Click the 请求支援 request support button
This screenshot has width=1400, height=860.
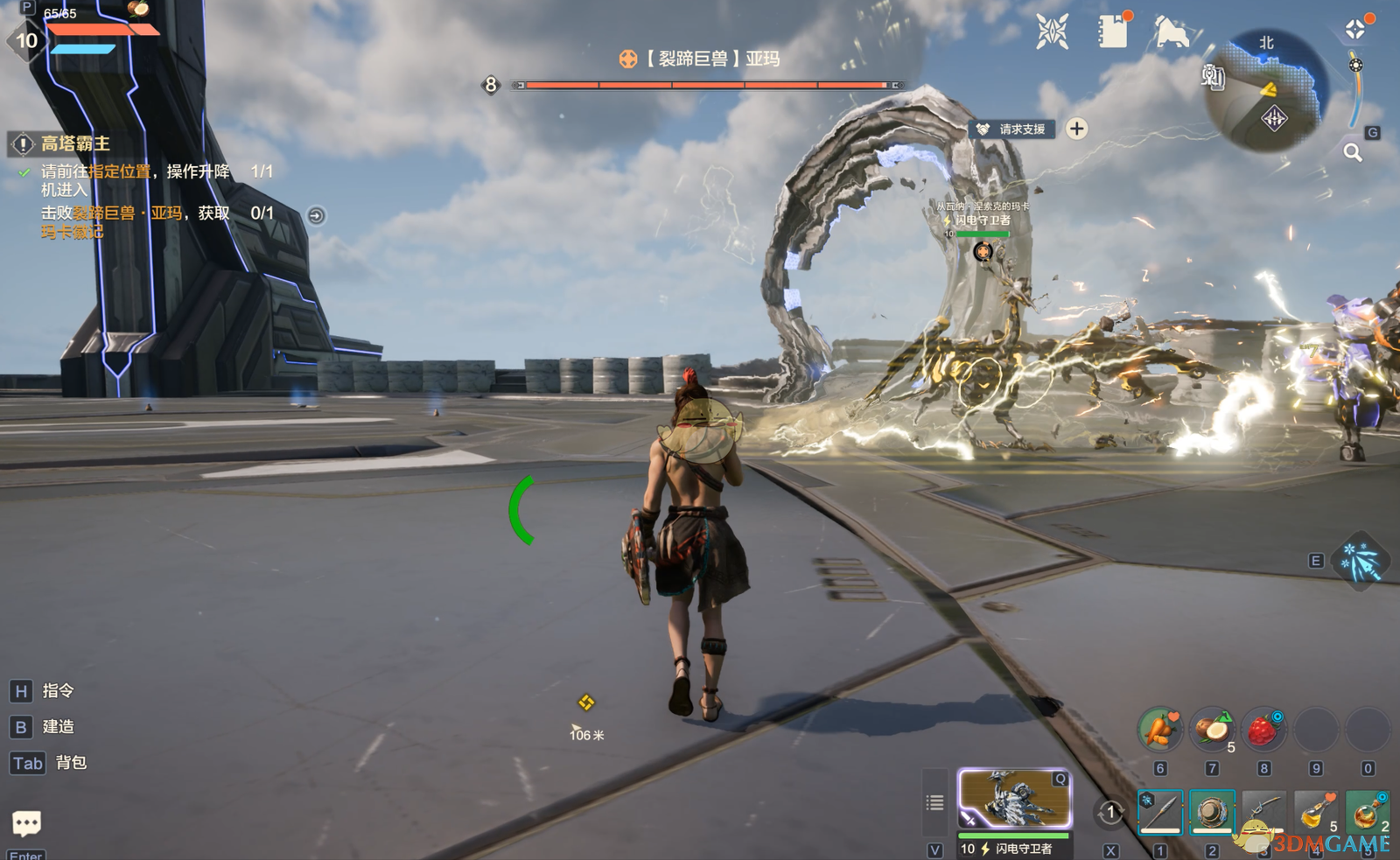(1012, 129)
